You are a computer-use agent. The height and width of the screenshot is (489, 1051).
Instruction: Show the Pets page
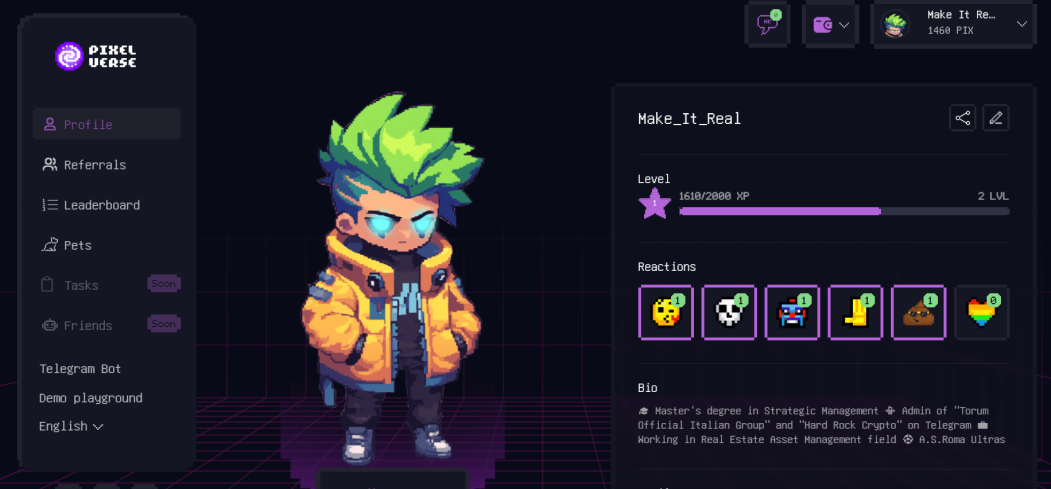coord(78,245)
